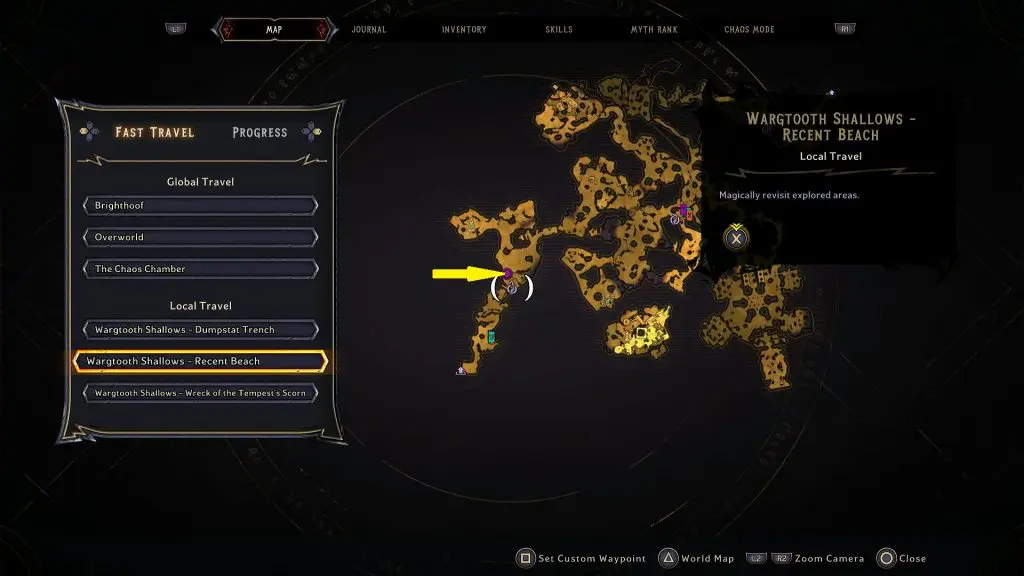Screen dimensions: 1024x576
Task: Go to the Skills tab
Action: click(x=559, y=29)
